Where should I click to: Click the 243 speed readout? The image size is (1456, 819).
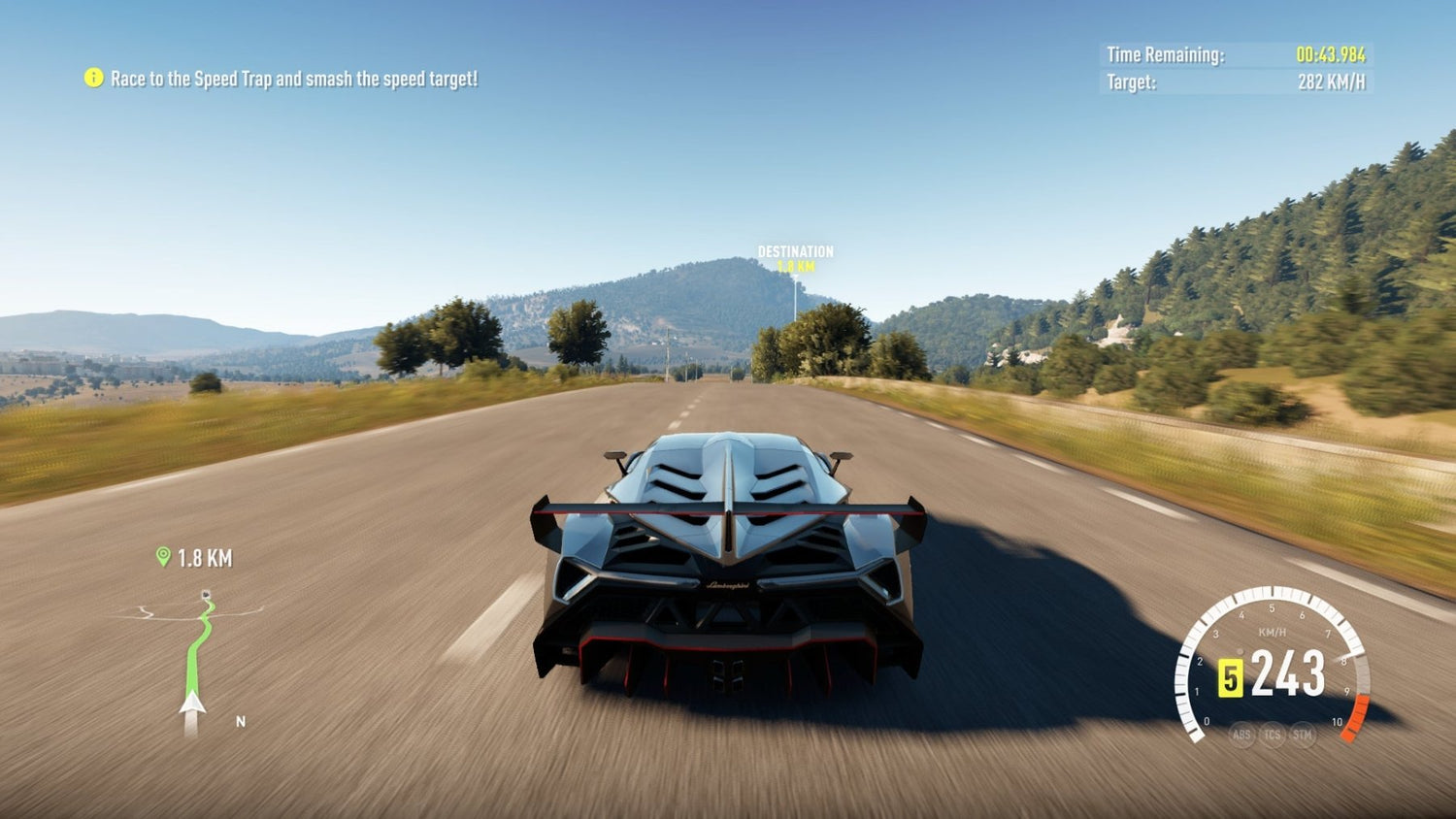[x=1286, y=672]
